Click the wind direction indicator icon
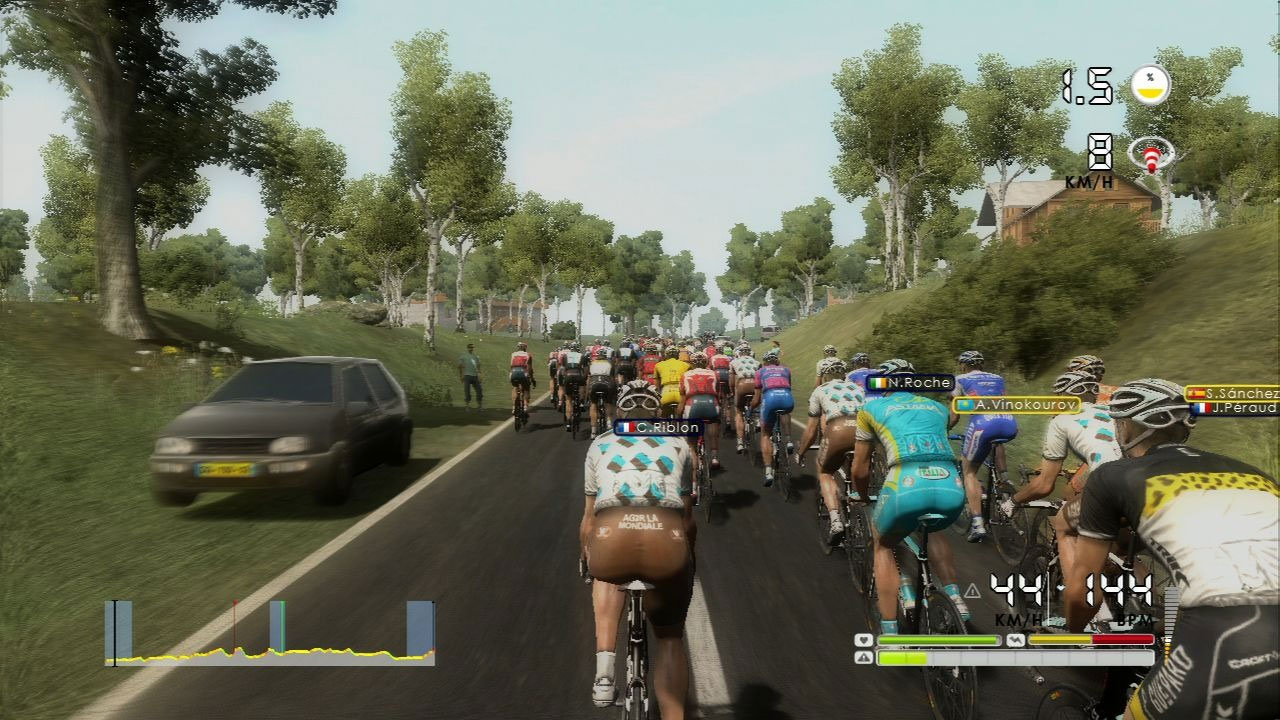The image size is (1280, 720). 1152,155
